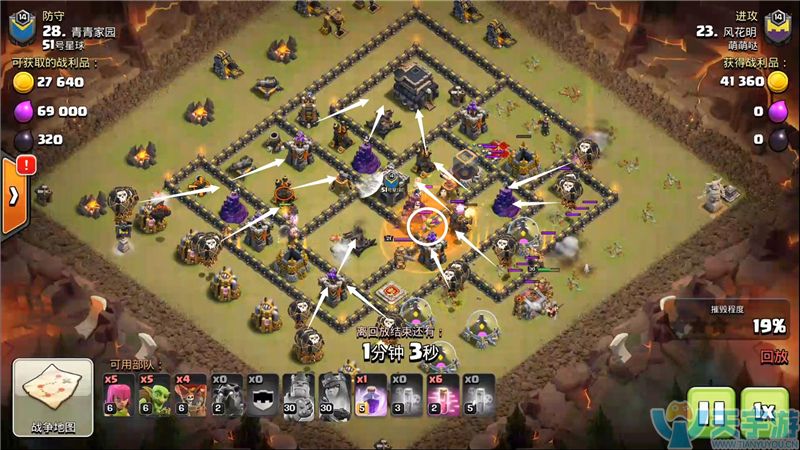Pause the replay playback
800x450 pixels.
[x=710, y=412]
